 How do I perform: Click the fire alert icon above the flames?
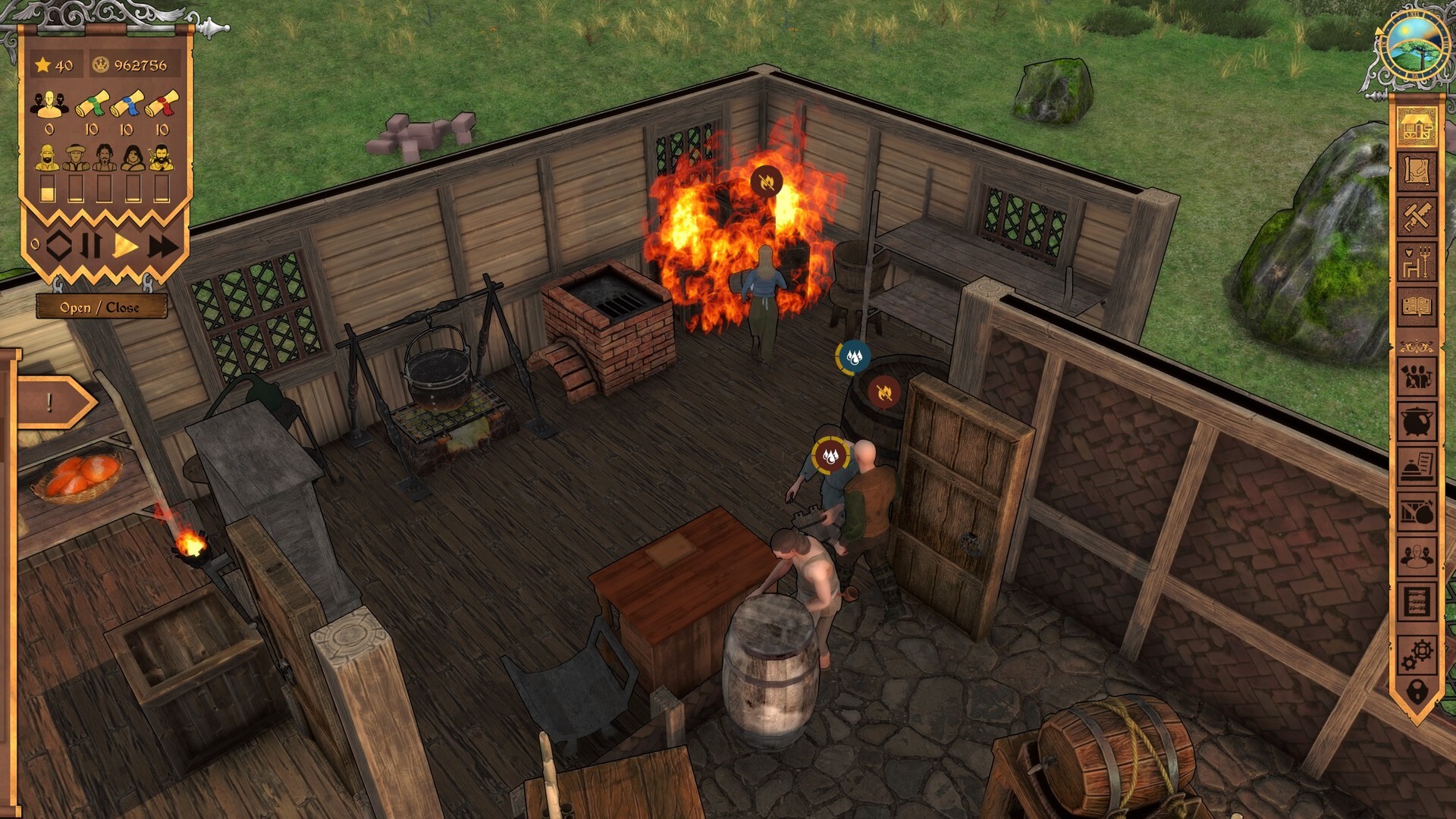[768, 181]
